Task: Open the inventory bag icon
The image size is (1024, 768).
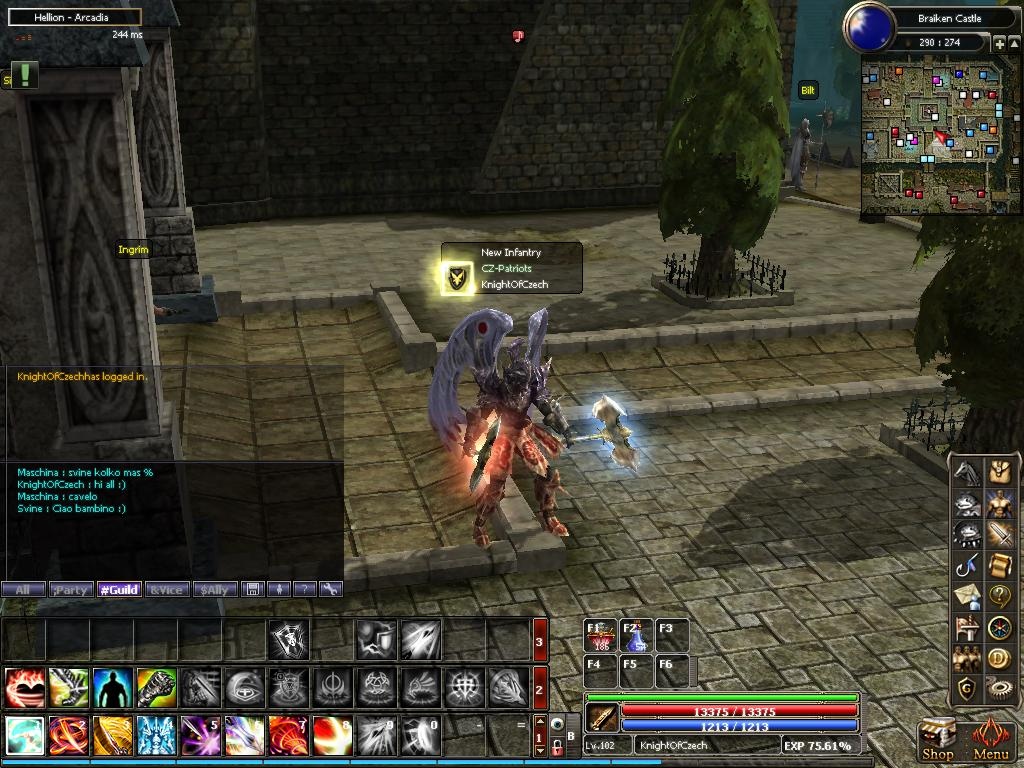Action: [x=1000, y=471]
